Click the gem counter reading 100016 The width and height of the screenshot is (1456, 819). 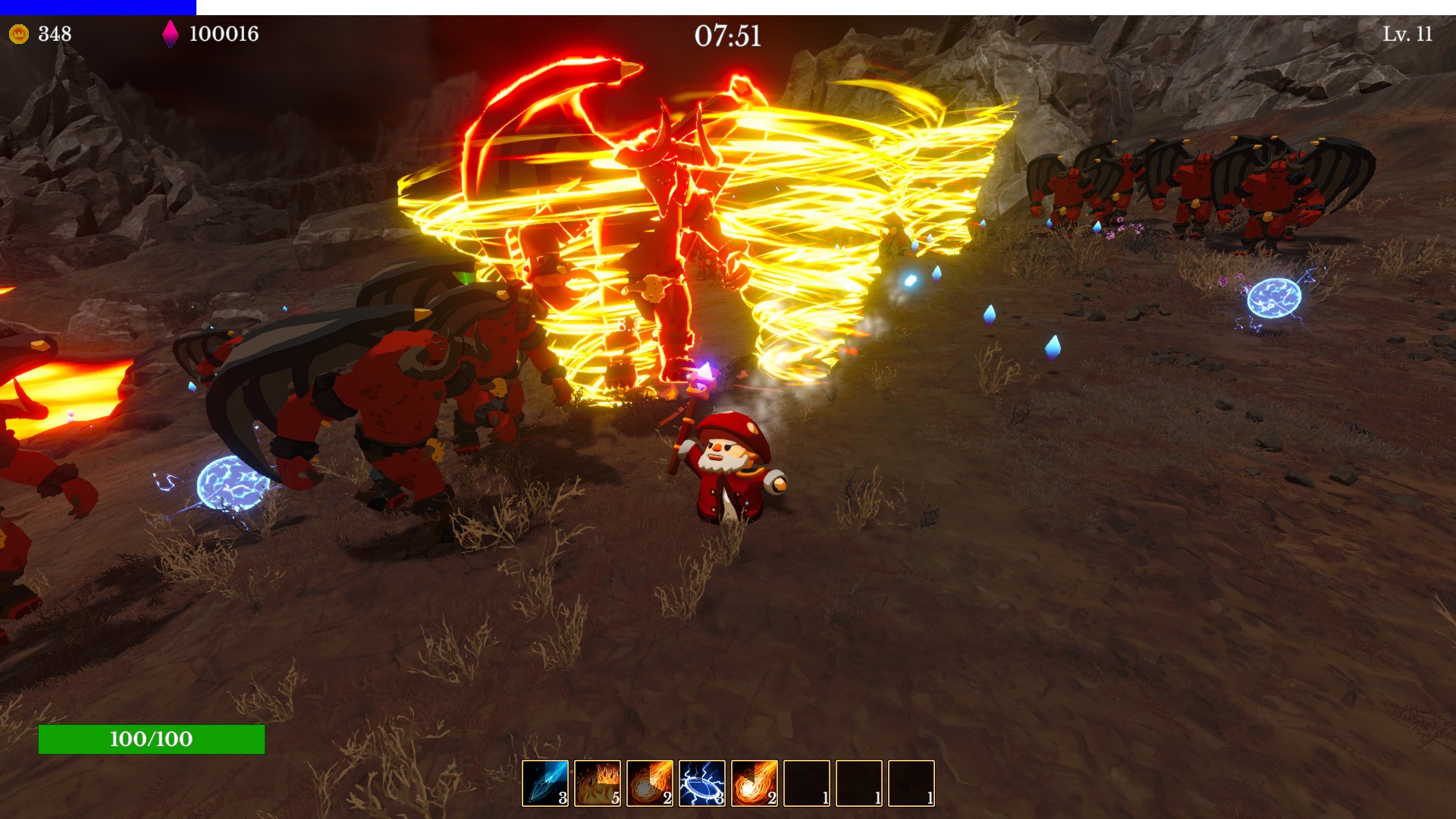pyautogui.click(x=226, y=33)
